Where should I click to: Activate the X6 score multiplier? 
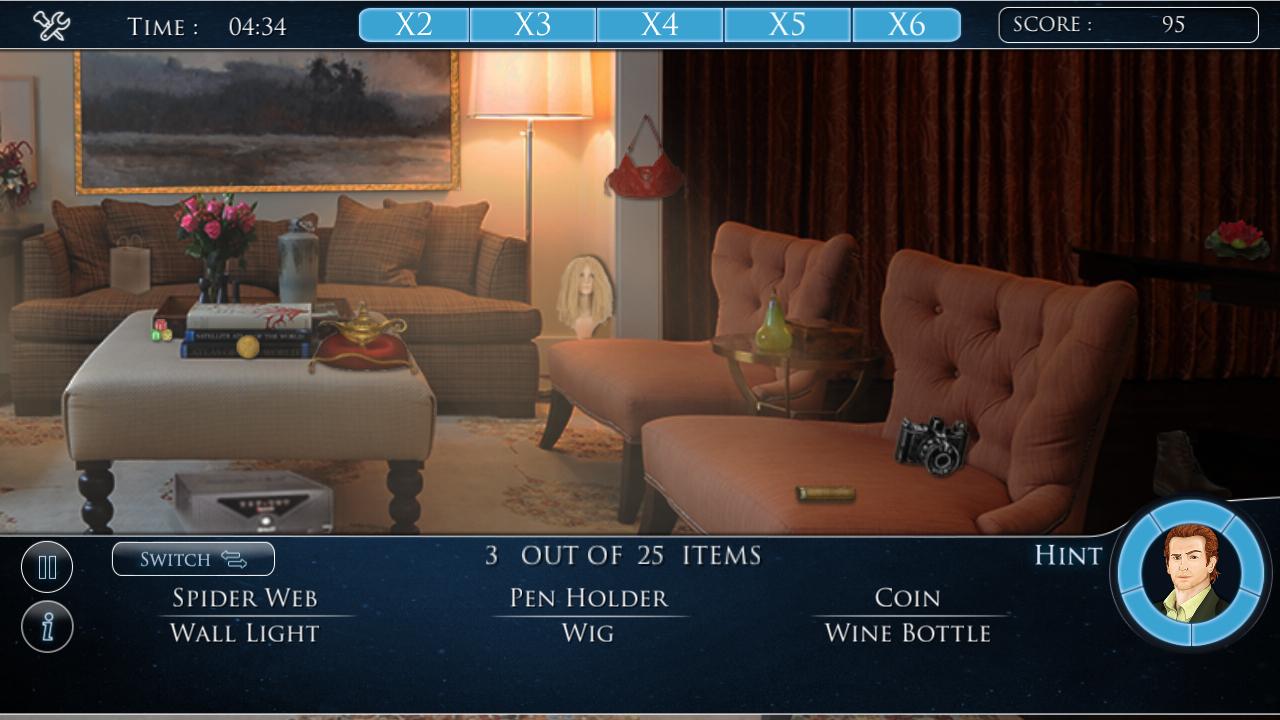point(909,22)
